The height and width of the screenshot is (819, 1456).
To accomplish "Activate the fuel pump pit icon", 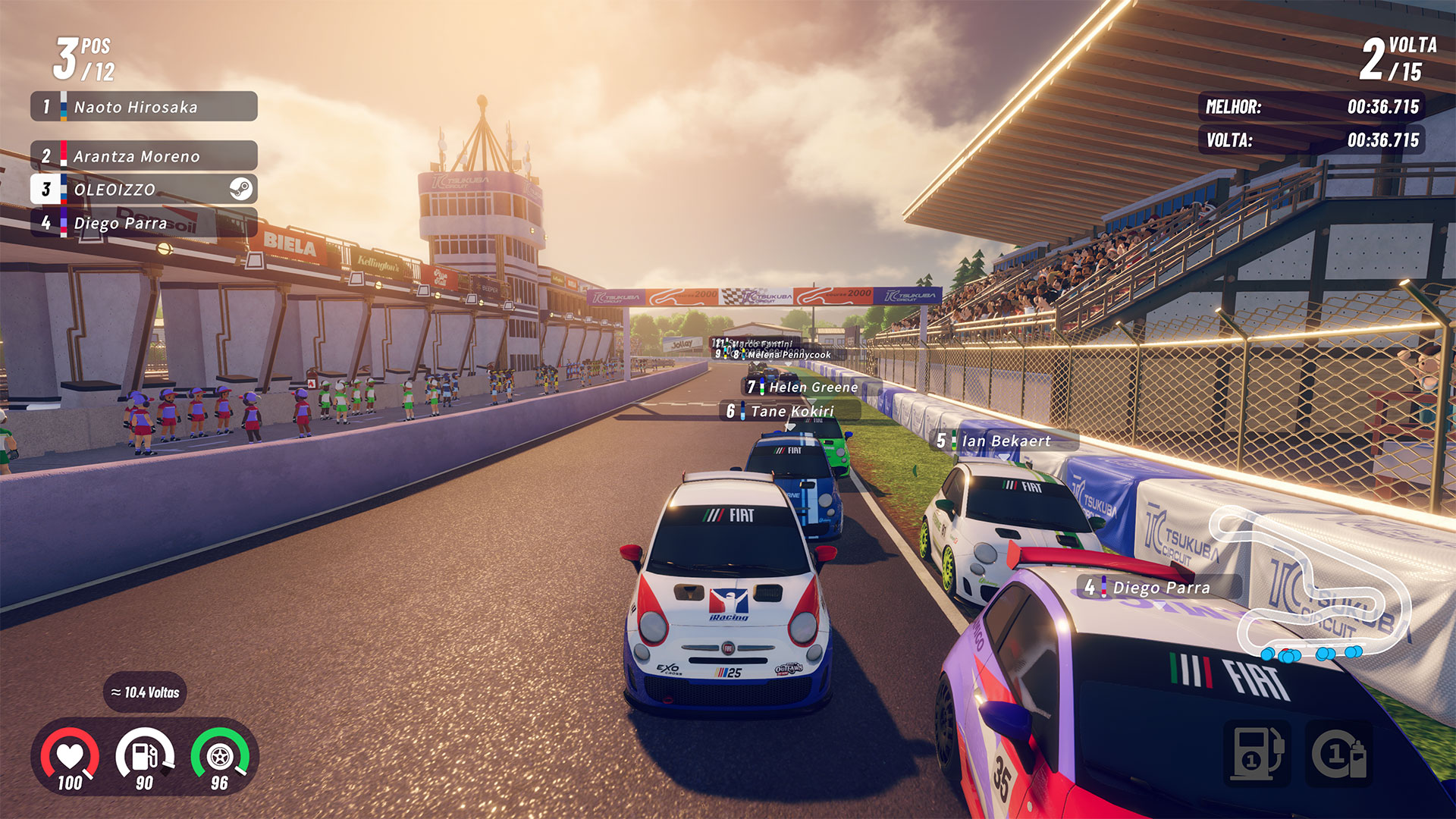I will (x=1257, y=753).
